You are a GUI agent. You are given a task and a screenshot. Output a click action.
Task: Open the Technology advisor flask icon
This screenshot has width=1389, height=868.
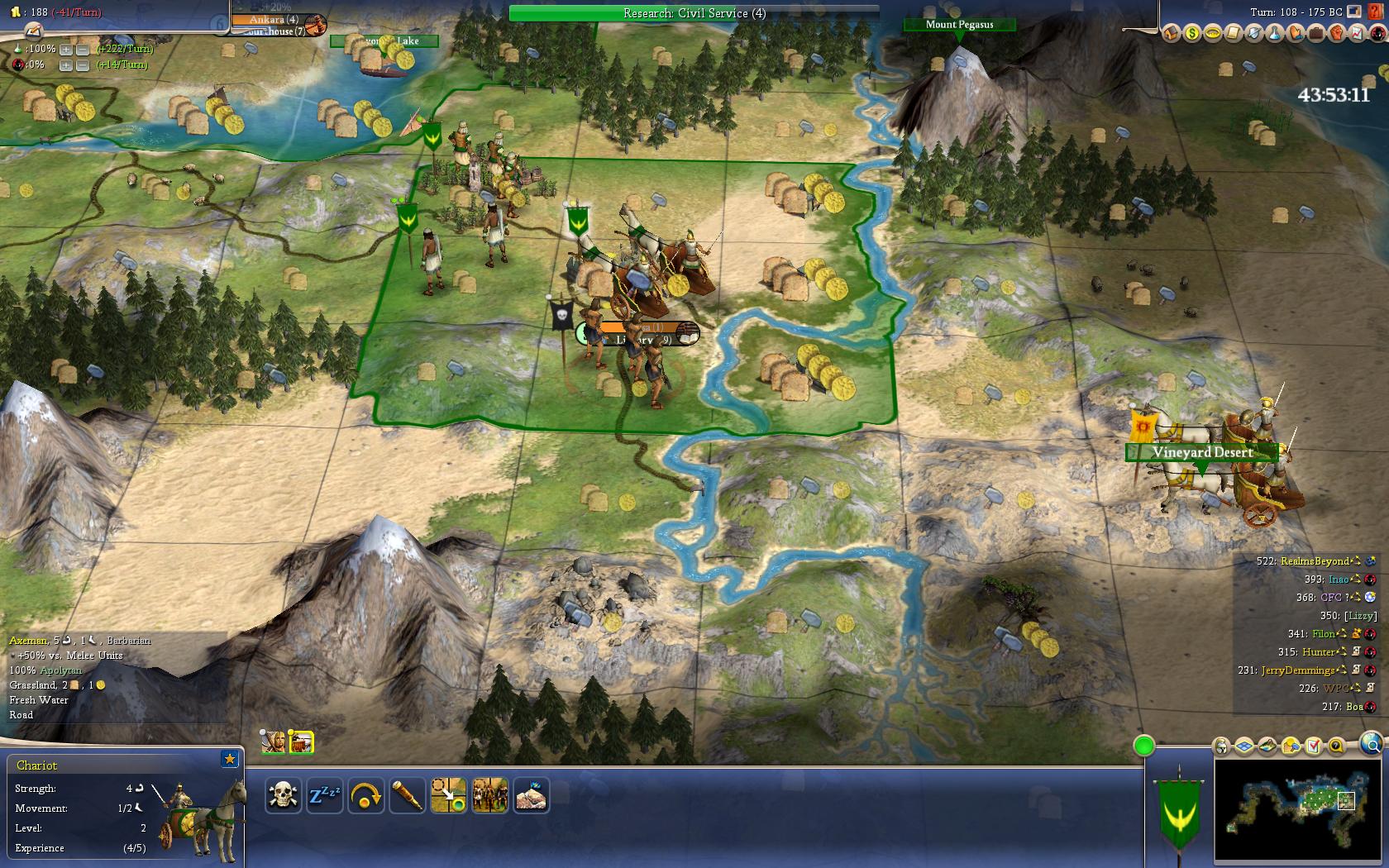1274,33
